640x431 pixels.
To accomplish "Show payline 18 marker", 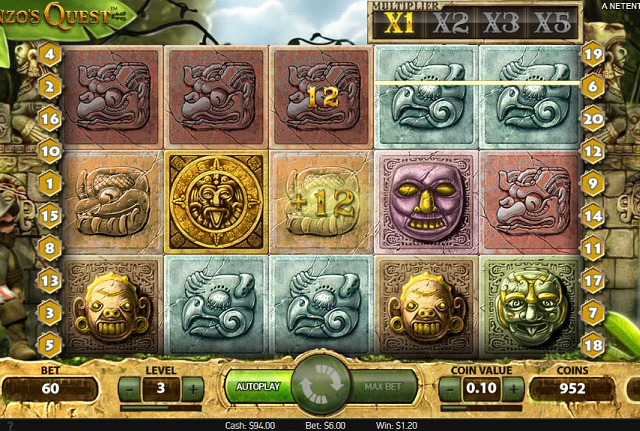I will [x=592, y=345].
